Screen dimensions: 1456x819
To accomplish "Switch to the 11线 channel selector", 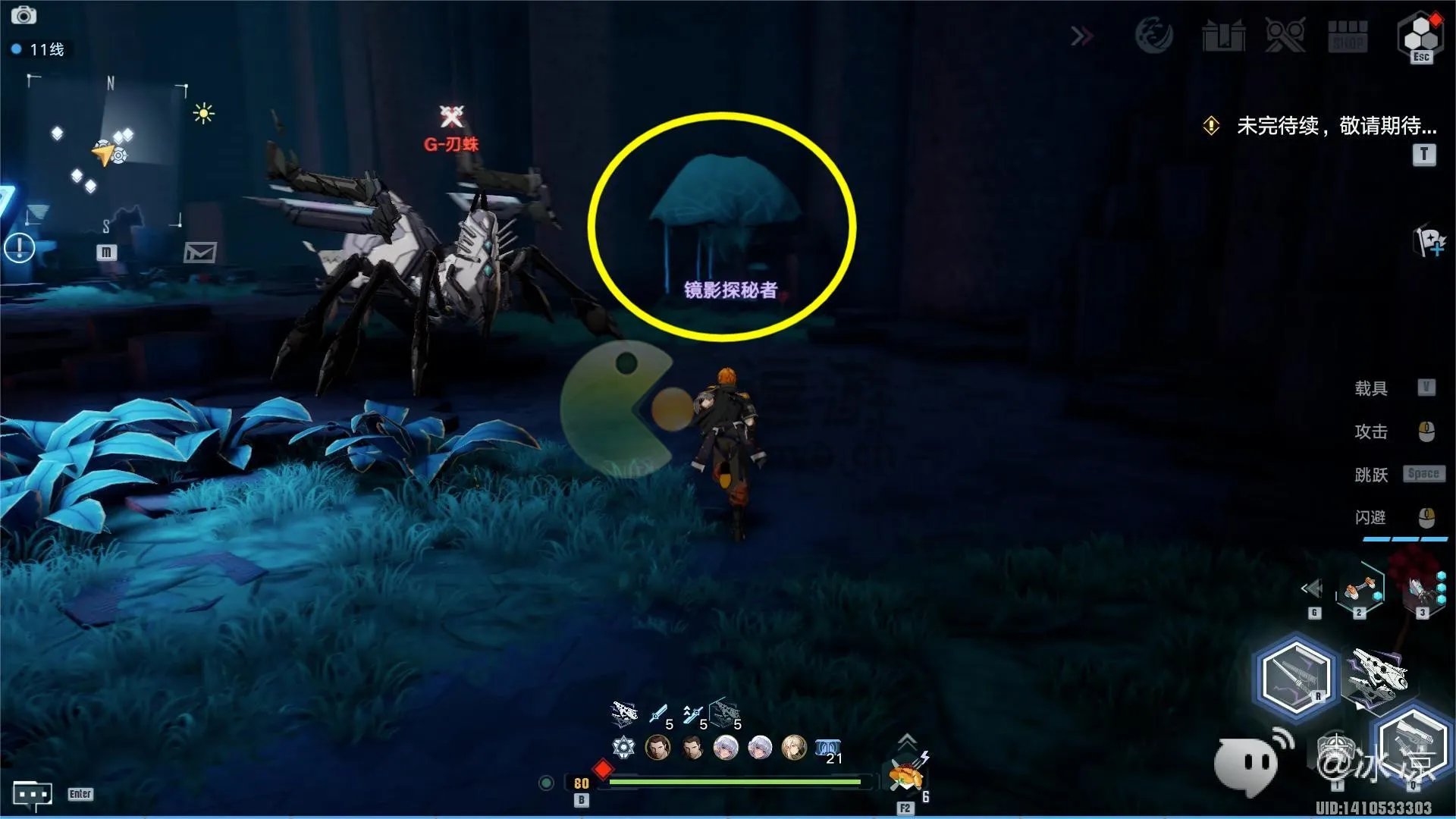I will 39,50.
